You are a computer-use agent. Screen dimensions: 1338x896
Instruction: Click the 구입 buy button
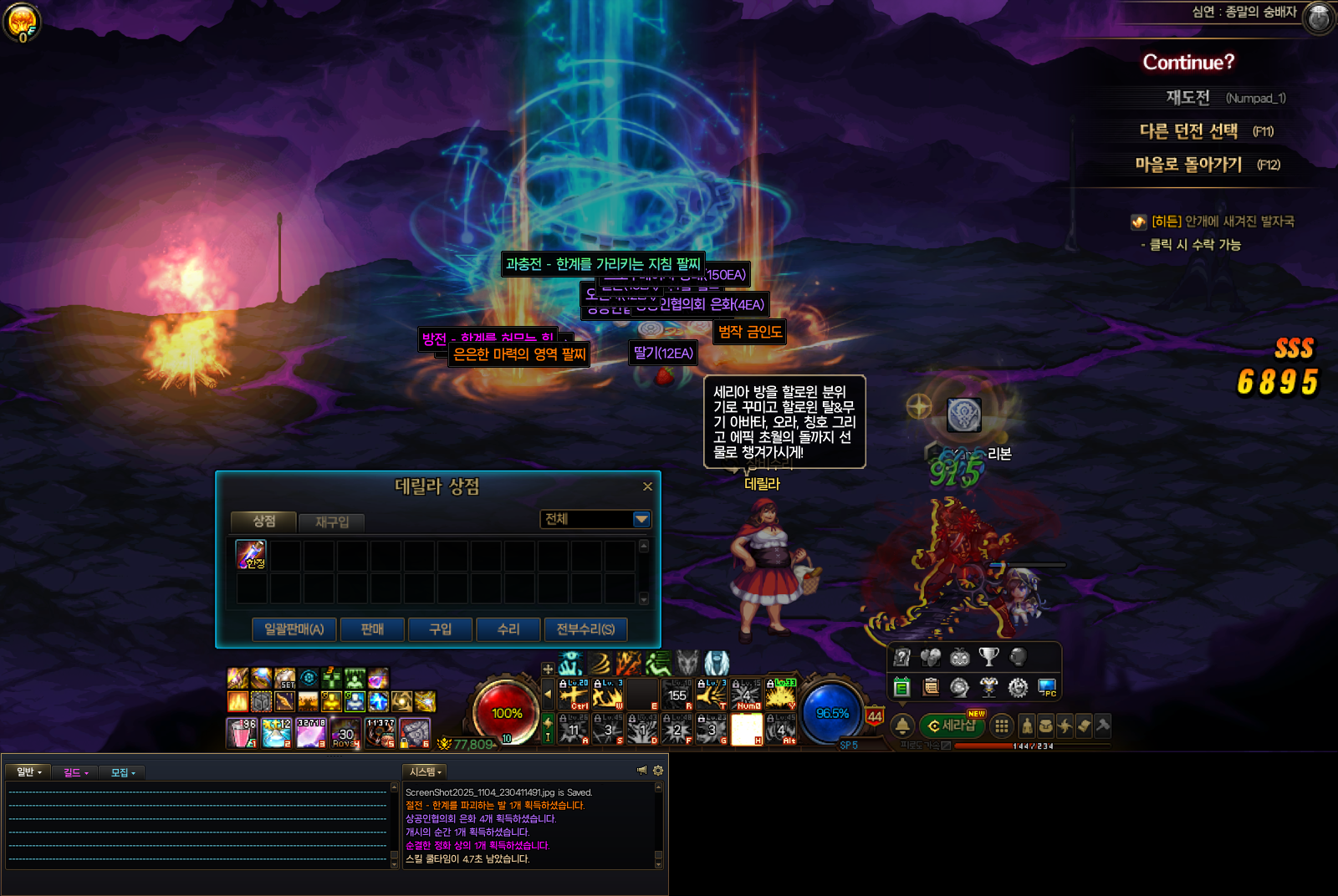pyautogui.click(x=440, y=629)
